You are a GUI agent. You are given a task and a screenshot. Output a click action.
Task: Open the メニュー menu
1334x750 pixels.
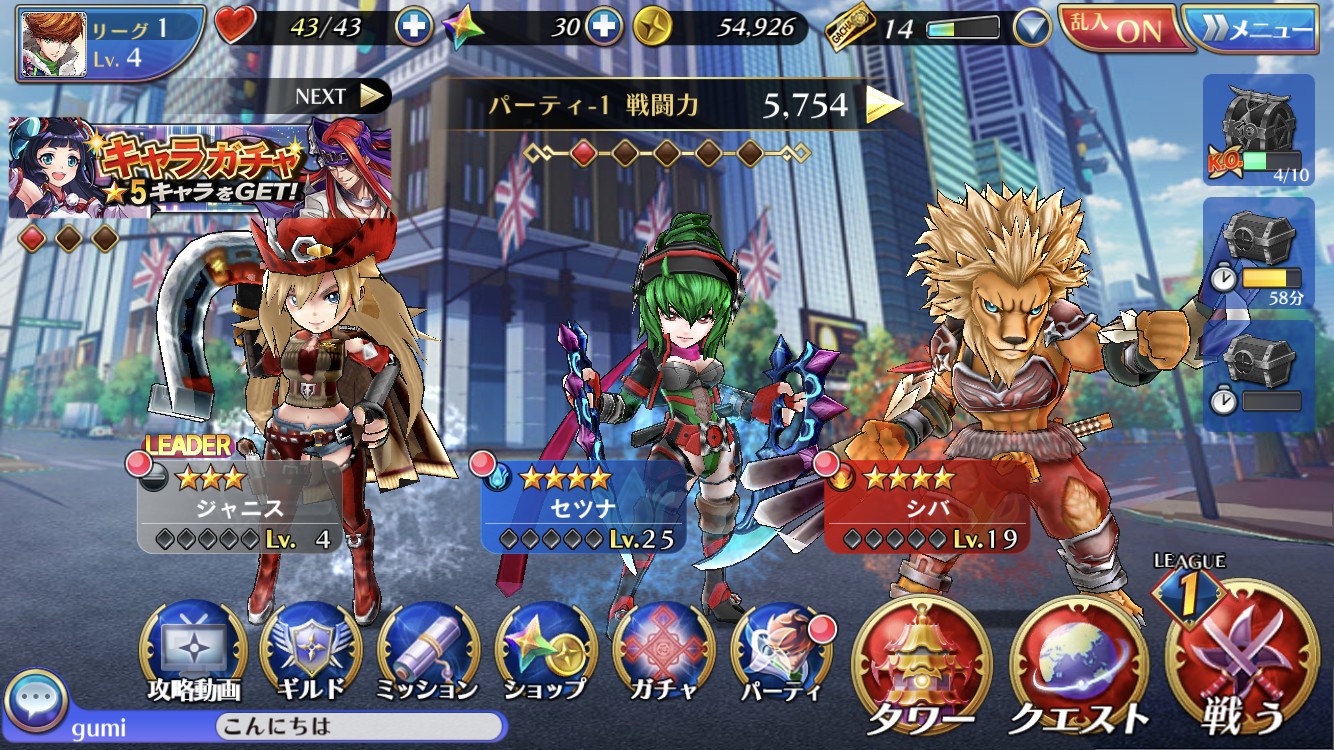point(1259,29)
